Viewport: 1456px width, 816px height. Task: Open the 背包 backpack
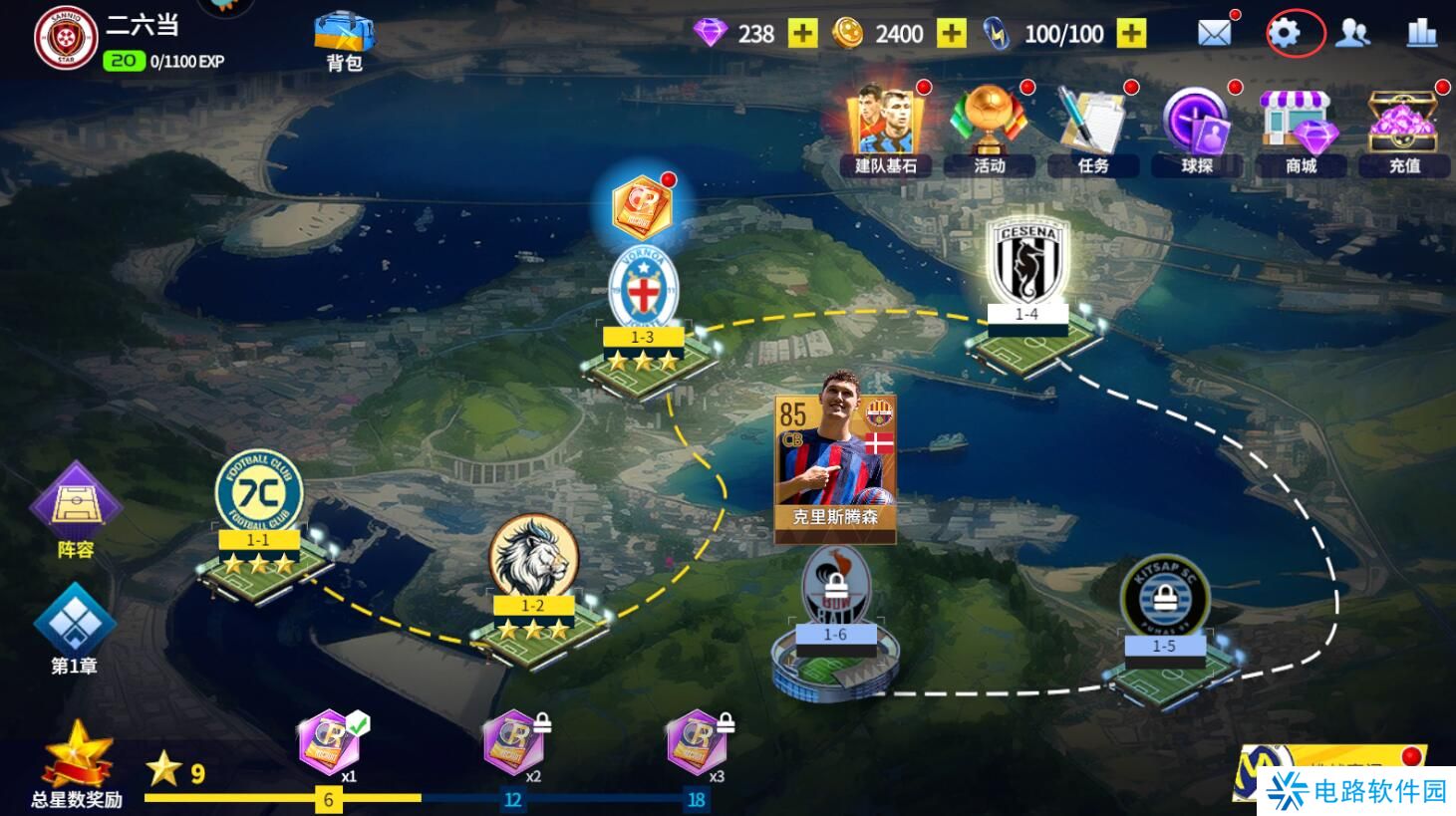[344, 42]
